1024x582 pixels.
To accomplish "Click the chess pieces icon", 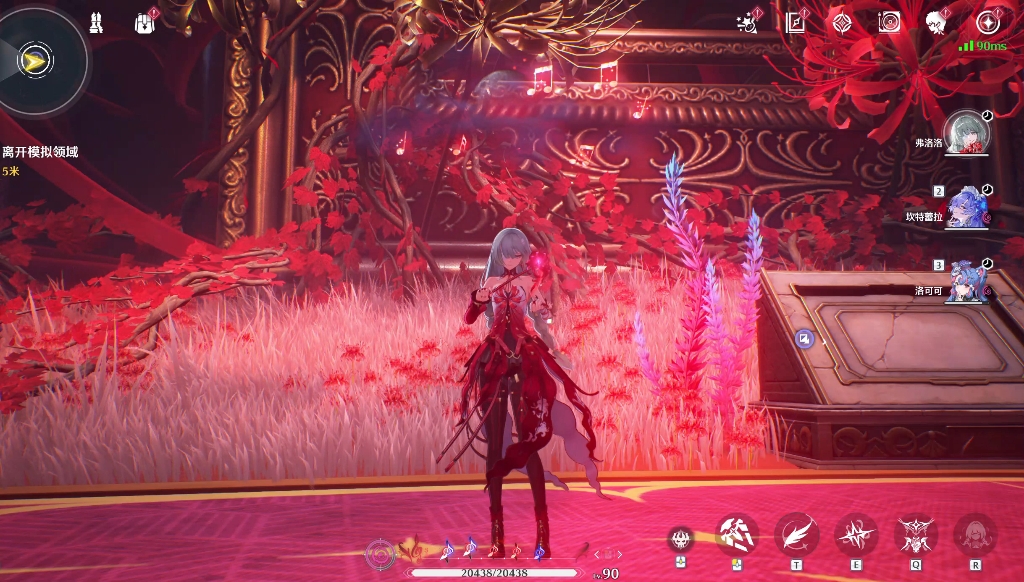I will pos(96,22).
